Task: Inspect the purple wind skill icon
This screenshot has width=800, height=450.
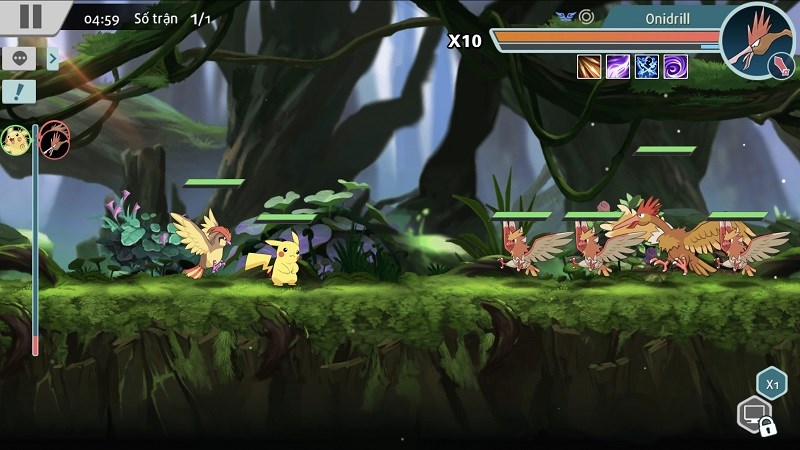Action: (x=618, y=66)
